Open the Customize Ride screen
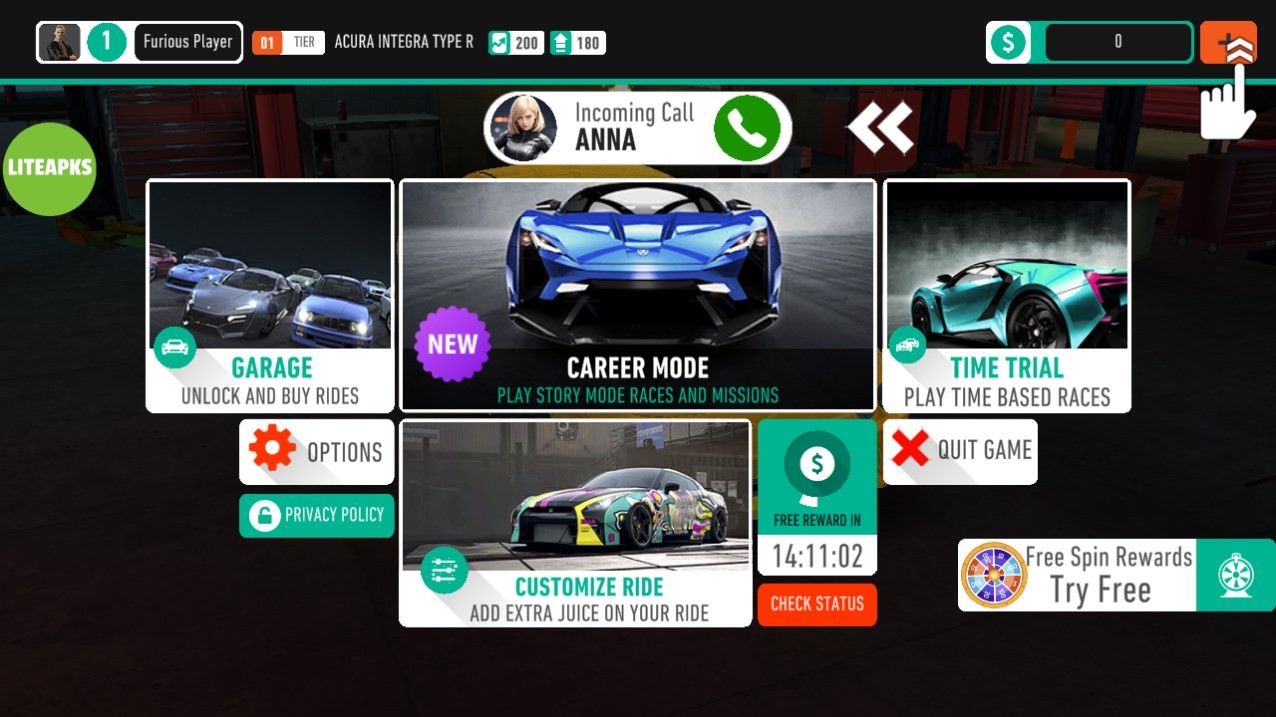 (x=575, y=522)
